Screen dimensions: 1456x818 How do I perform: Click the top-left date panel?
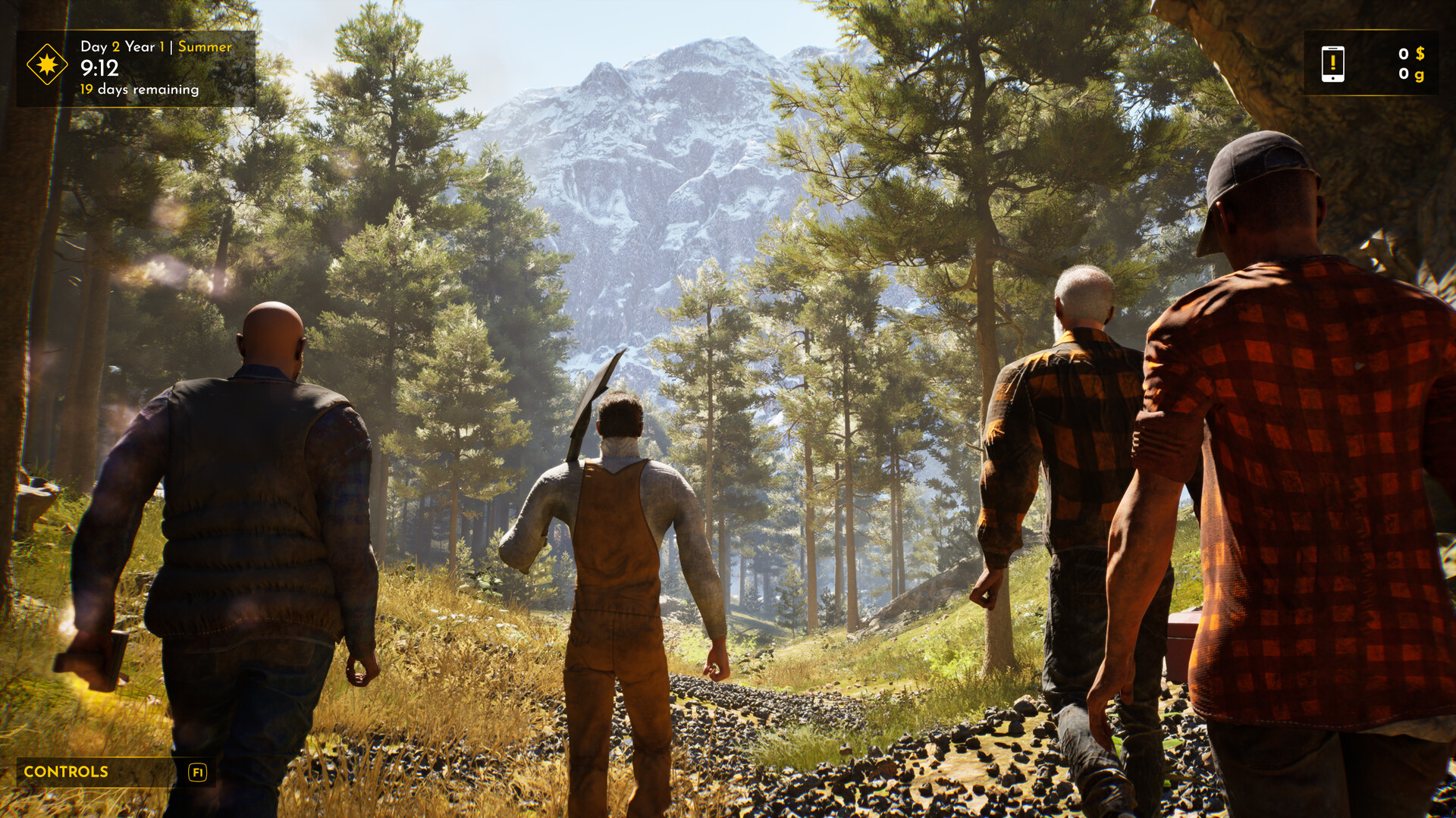coord(136,67)
